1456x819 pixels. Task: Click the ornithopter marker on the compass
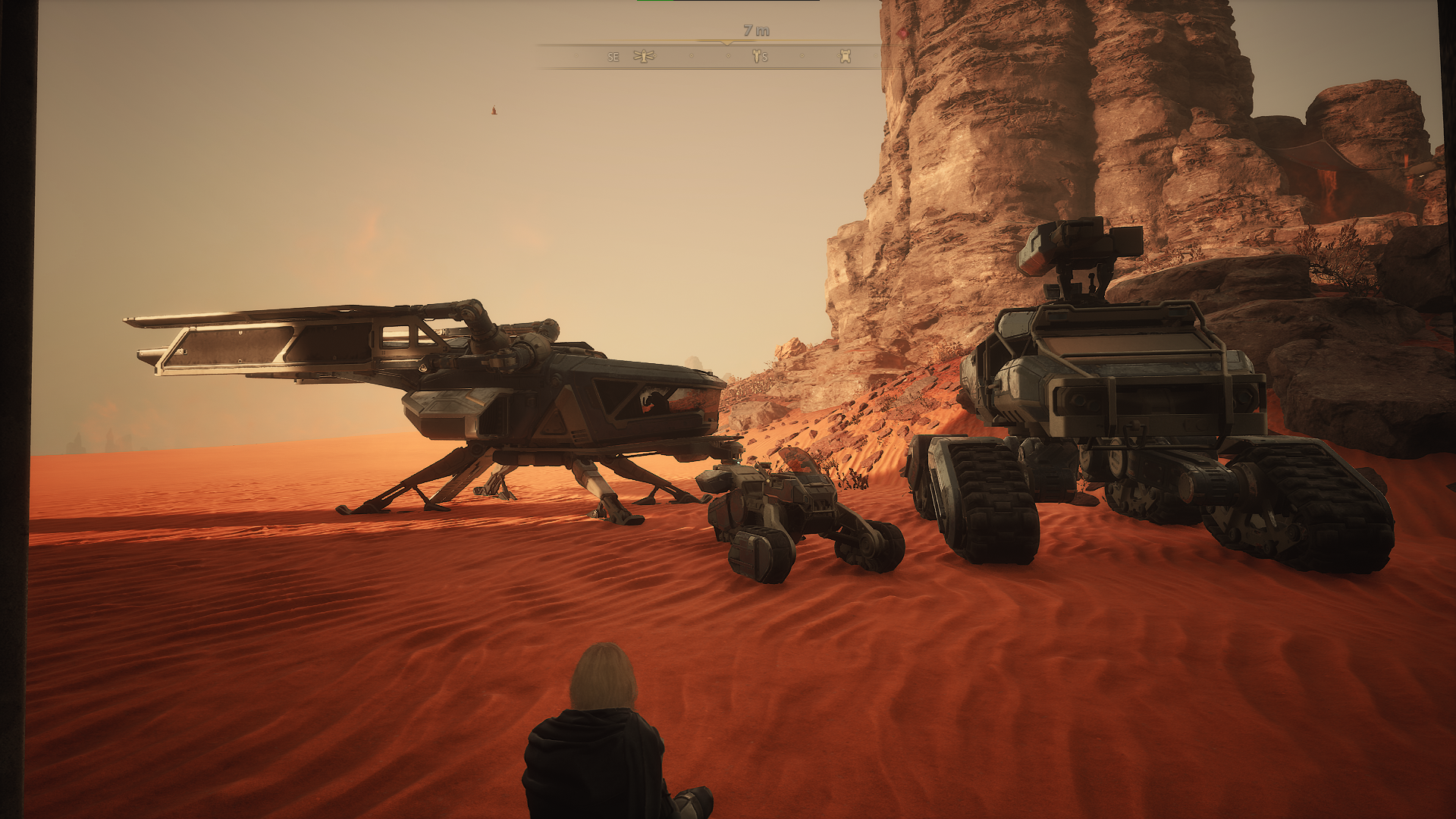[644, 56]
